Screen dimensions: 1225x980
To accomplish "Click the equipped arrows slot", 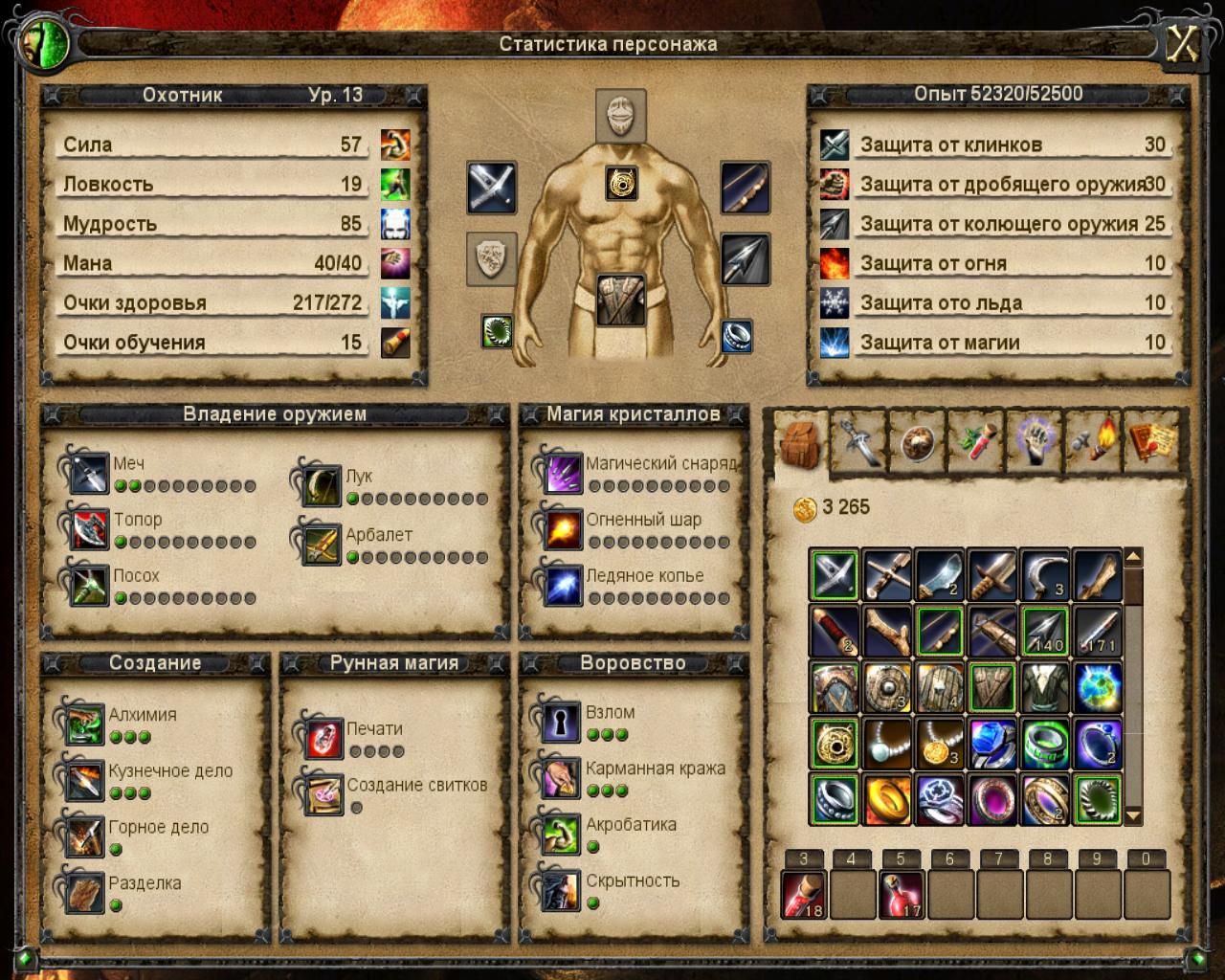I will click(745, 259).
